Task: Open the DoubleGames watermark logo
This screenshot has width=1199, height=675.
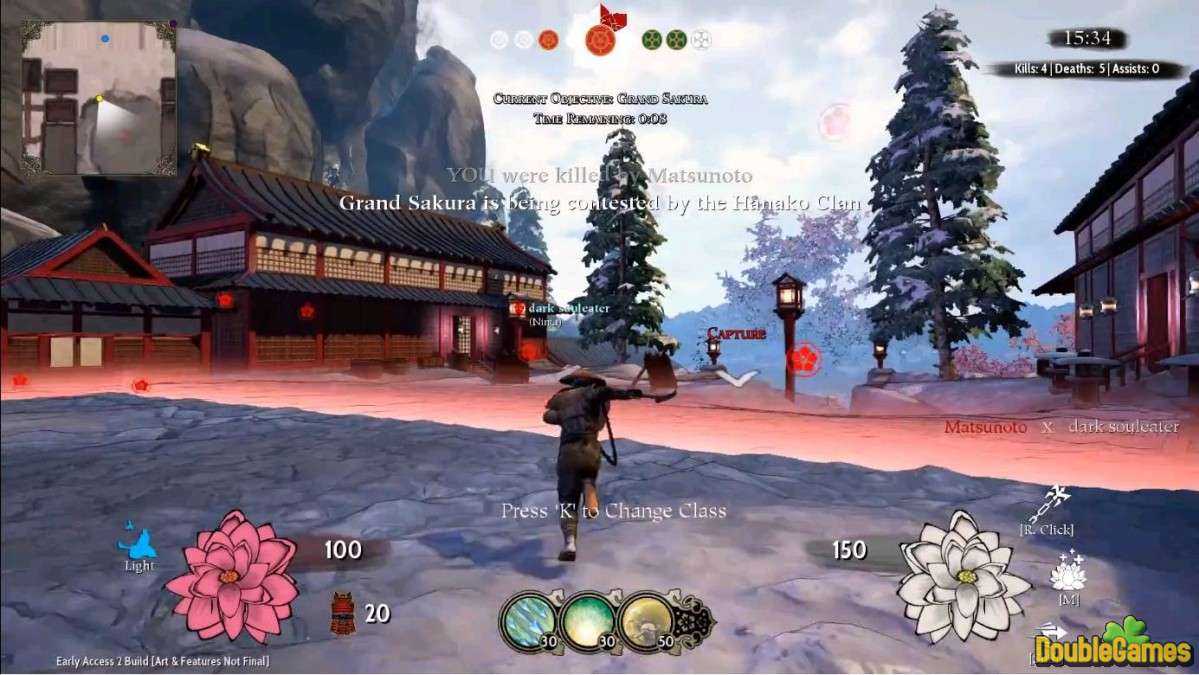Action: pyautogui.click(x=1115, y=643)
